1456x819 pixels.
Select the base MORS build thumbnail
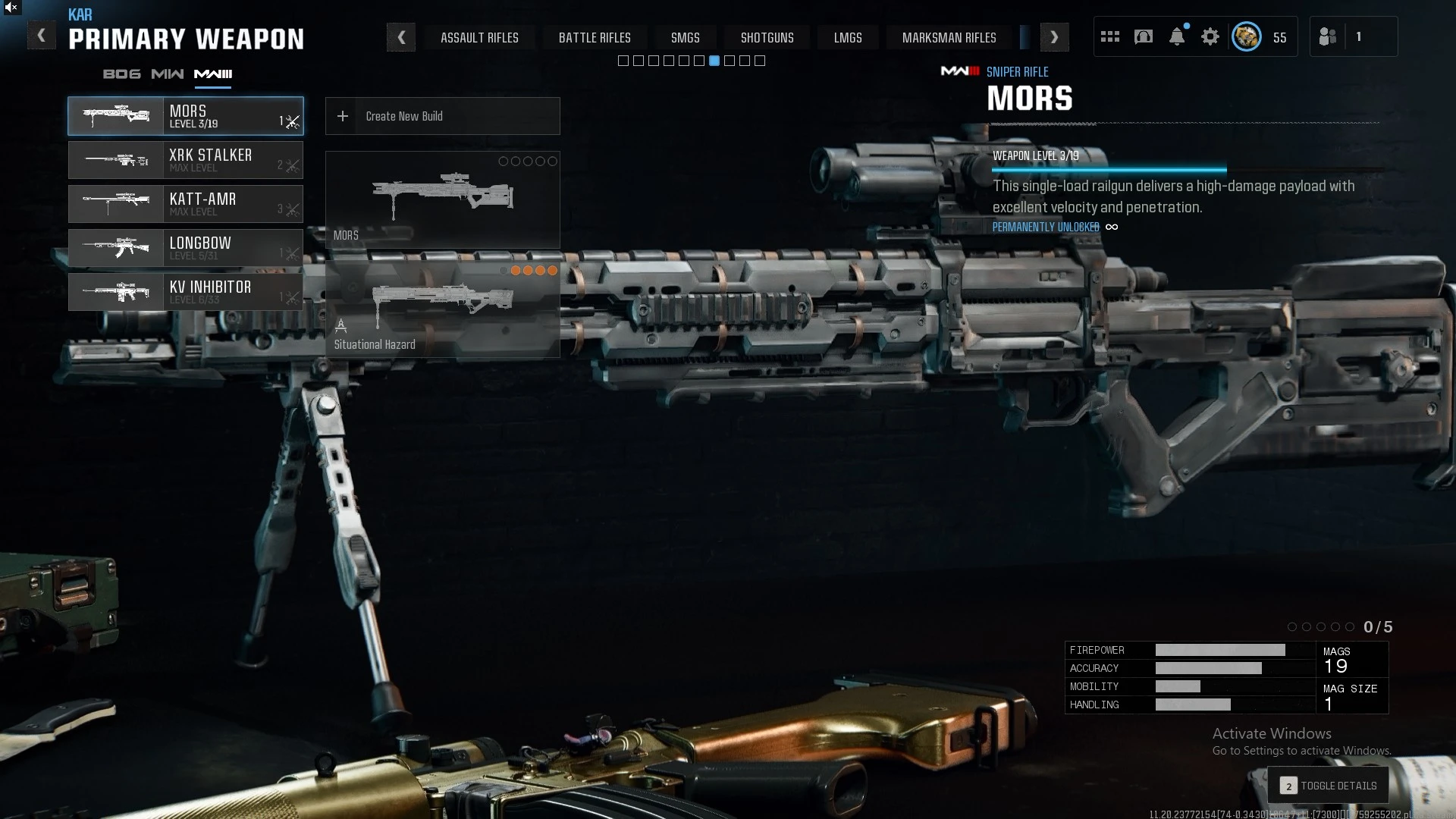point(442,199)
